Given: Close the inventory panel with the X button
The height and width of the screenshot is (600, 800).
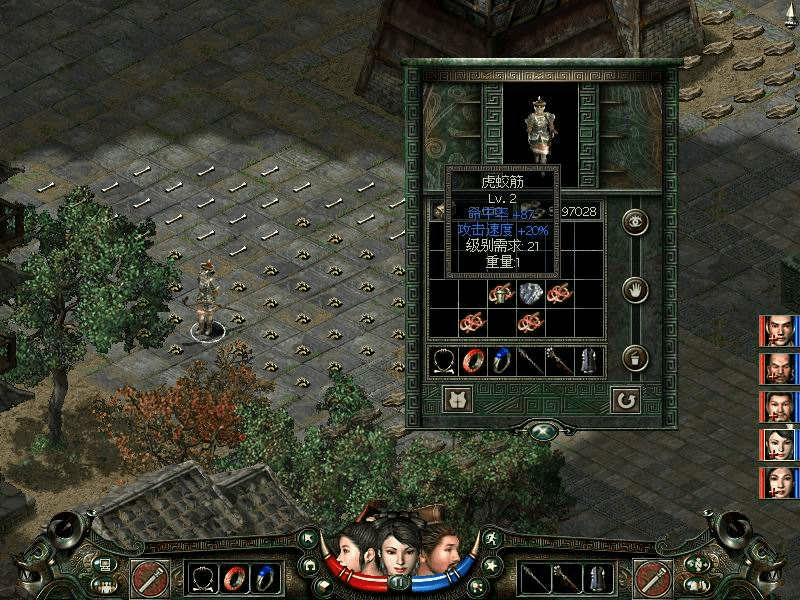Looking at the screenshot, I should [541, 432].
